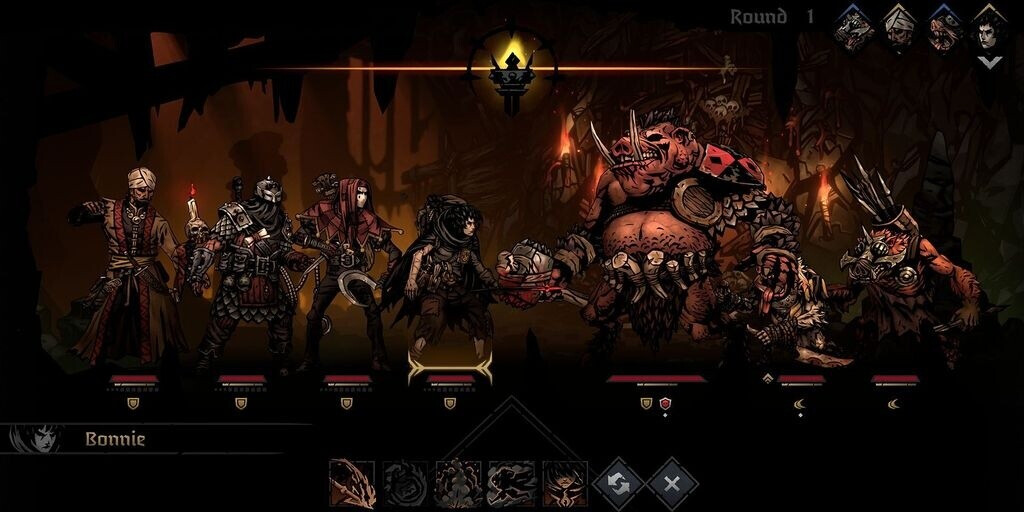
Task: Click the torch flame indicator
Action: tap(513, 68)
